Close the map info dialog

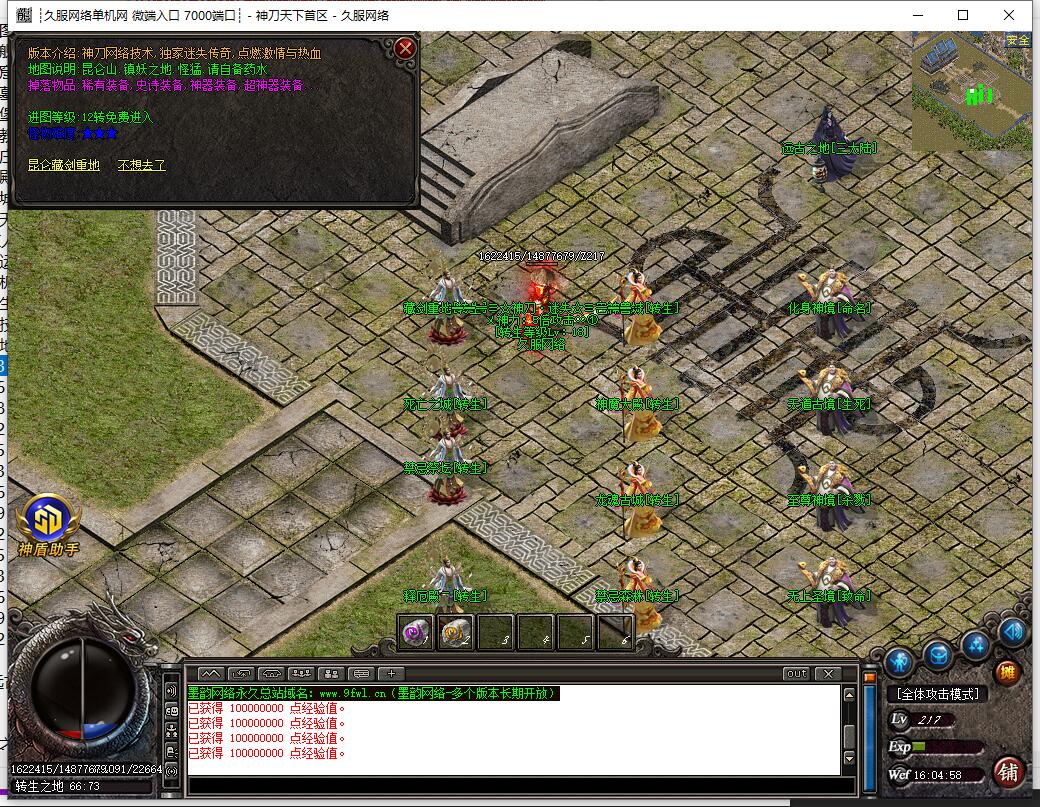404,48
